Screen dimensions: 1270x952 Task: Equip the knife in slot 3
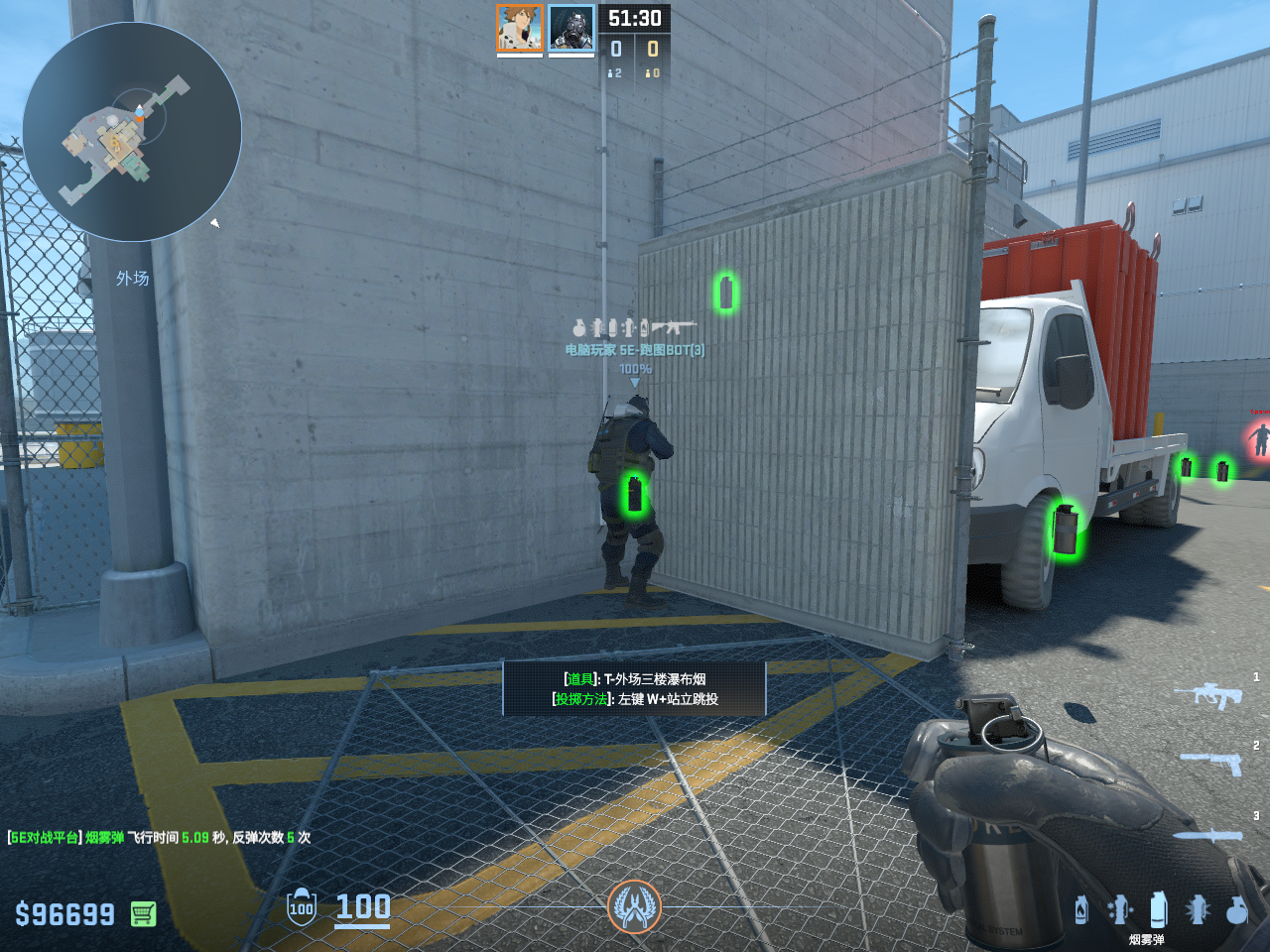(x=1208, y=835)
